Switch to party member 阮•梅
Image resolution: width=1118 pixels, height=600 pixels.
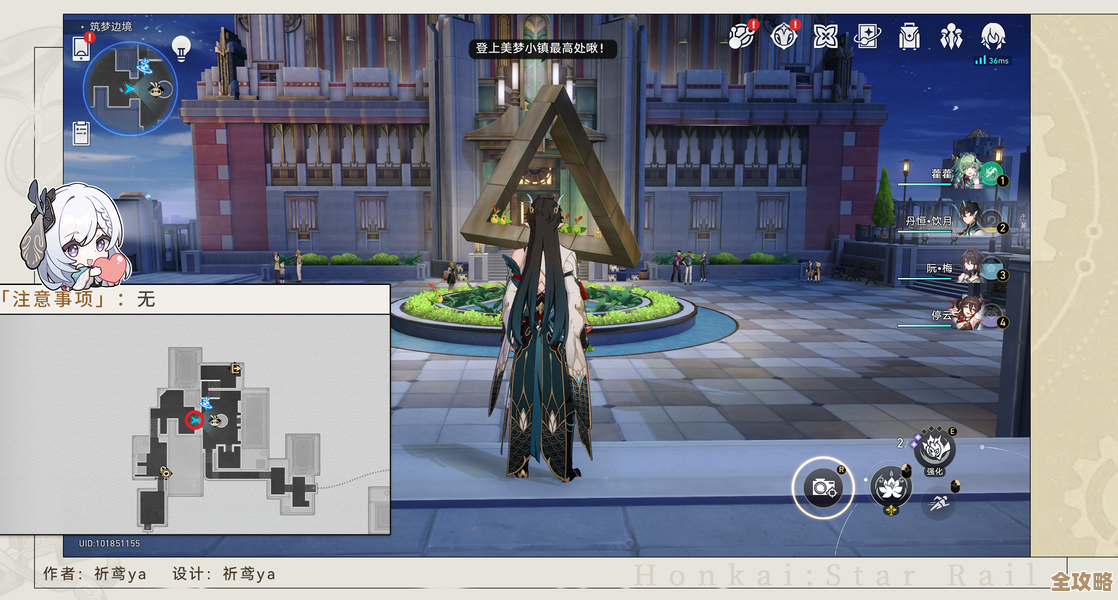click(968, 268)
